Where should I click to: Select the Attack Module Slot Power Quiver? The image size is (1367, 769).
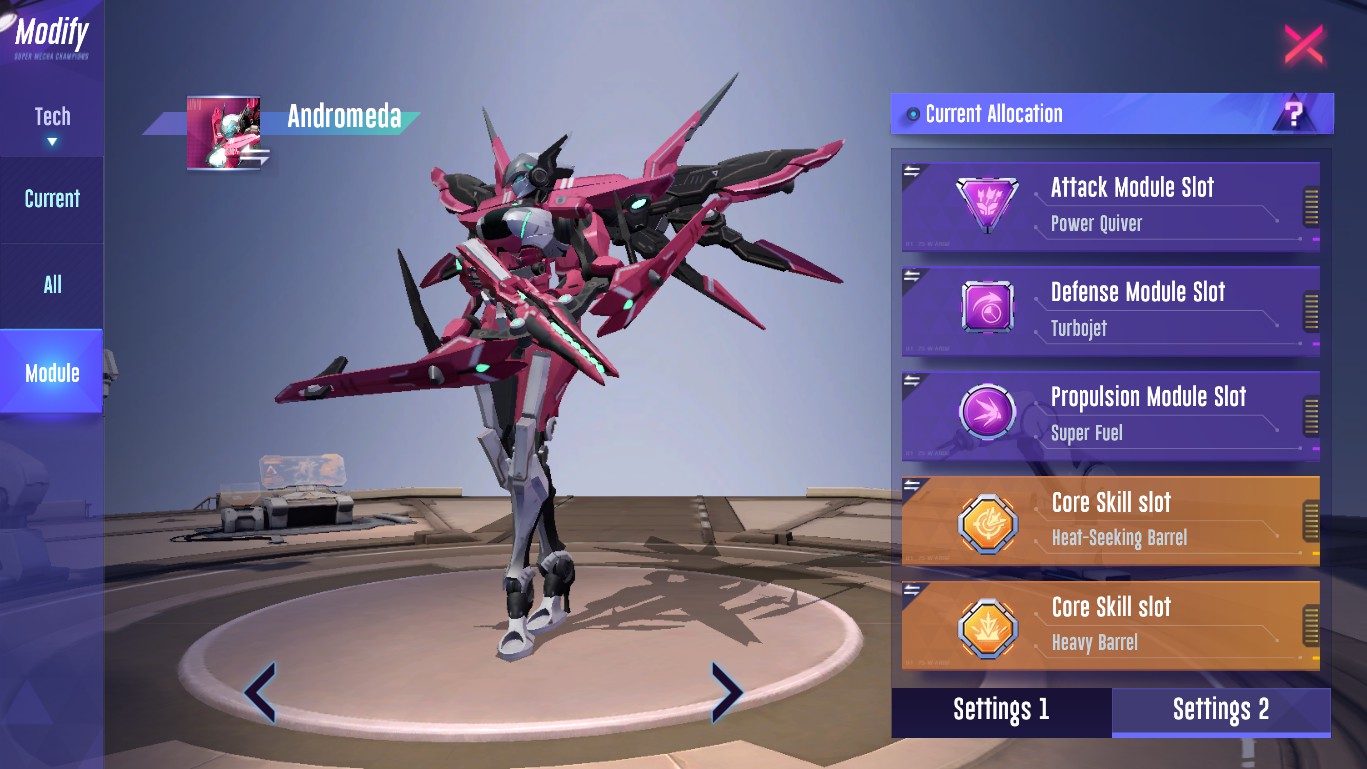1110,205
